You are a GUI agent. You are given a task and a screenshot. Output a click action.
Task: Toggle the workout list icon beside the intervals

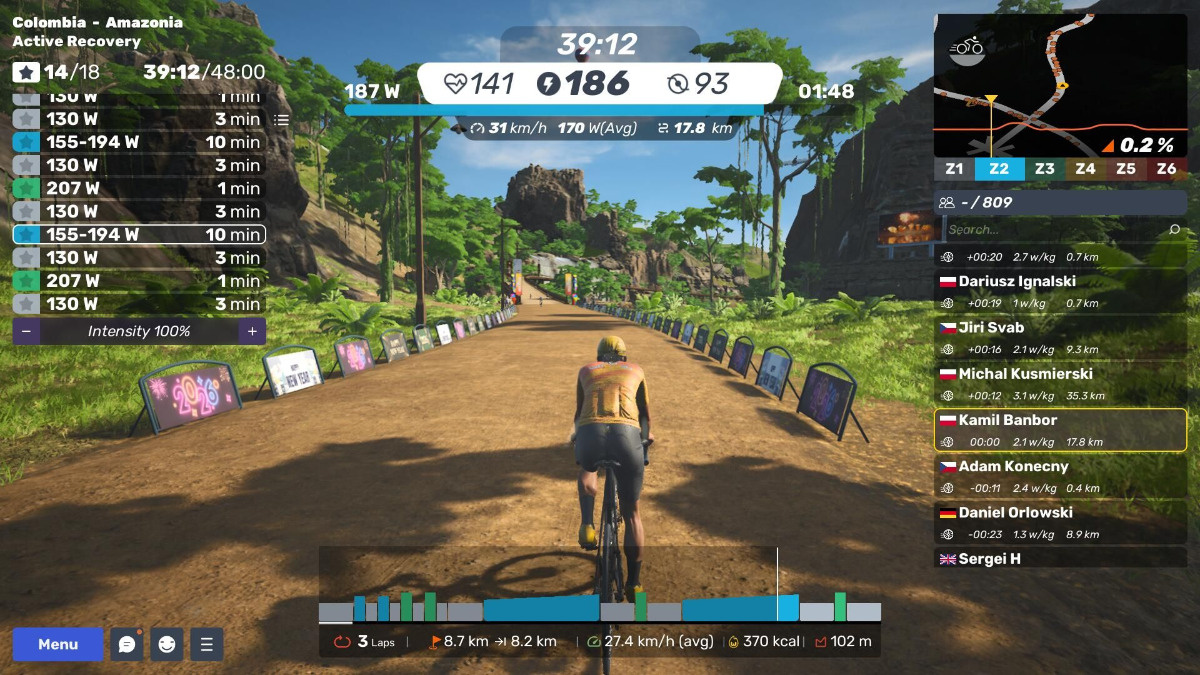281,119
